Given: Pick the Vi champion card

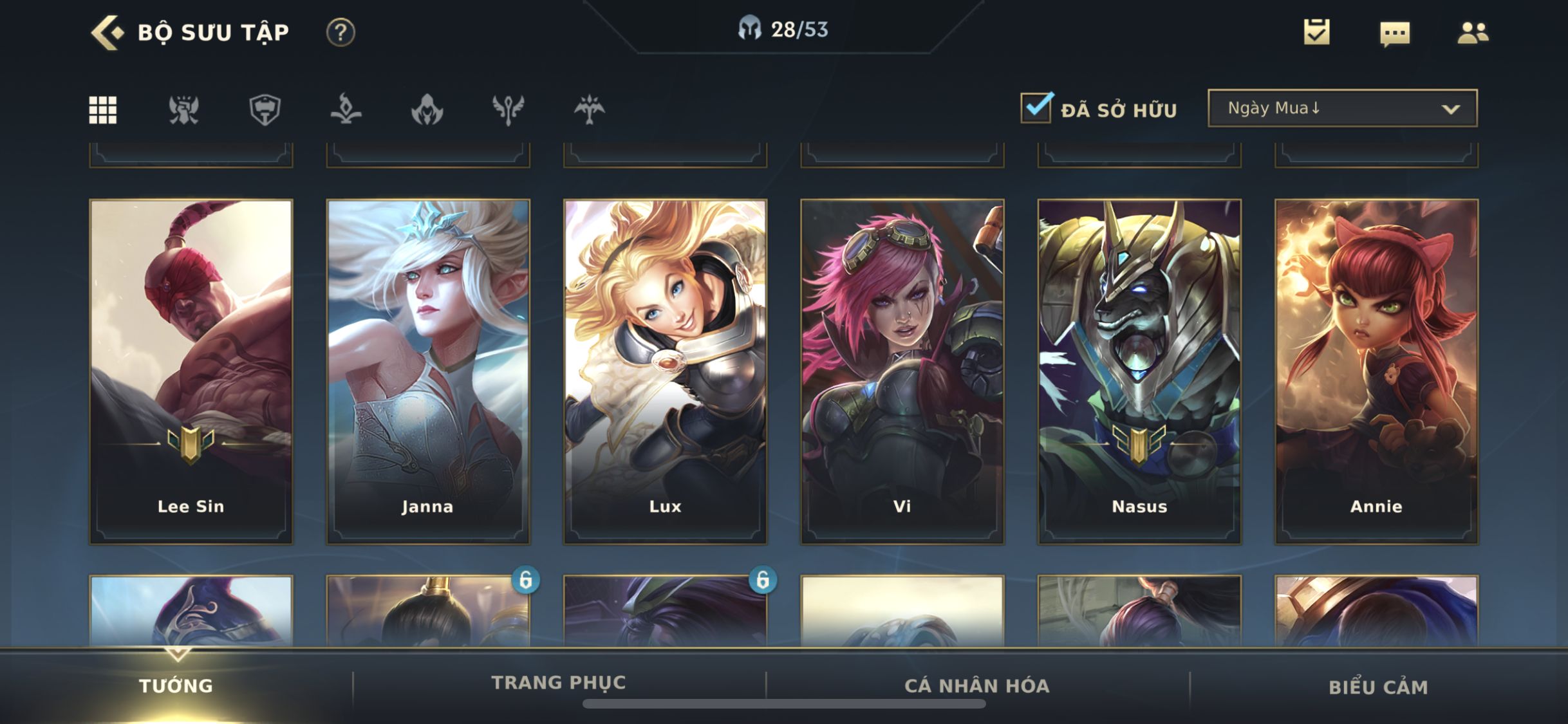Looking at the screenshot, I should pos(902,371).
